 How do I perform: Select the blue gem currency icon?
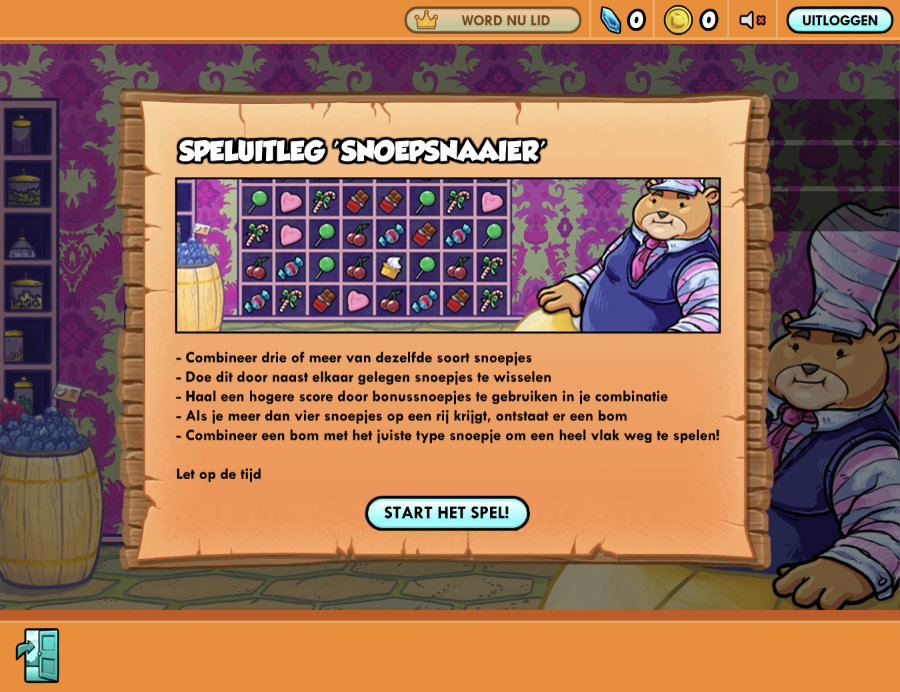pos(610,20)
